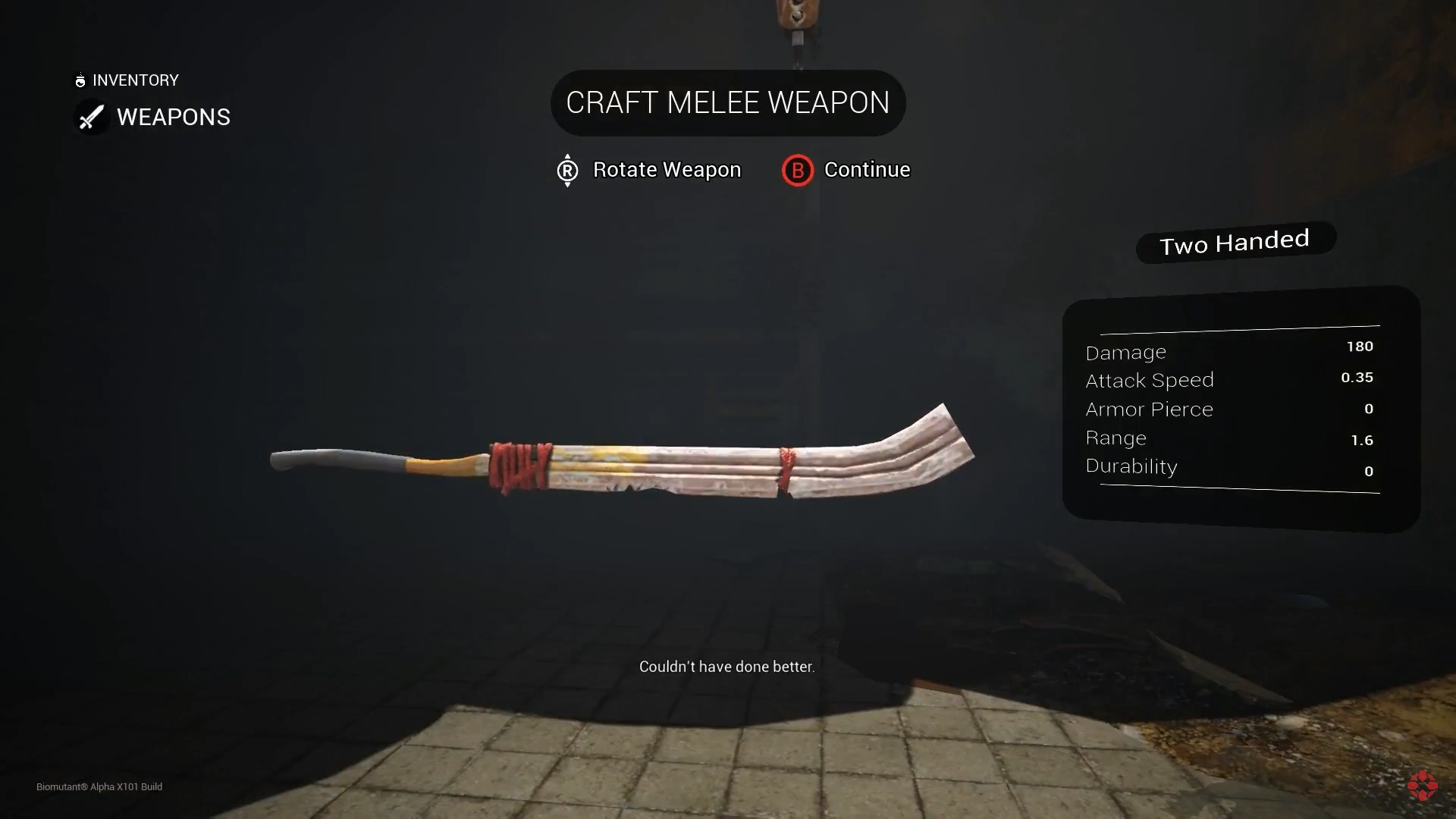Screen dimensions: 1456x819
Task: Open the WEAPONS category
Action: tap(173, 117)
